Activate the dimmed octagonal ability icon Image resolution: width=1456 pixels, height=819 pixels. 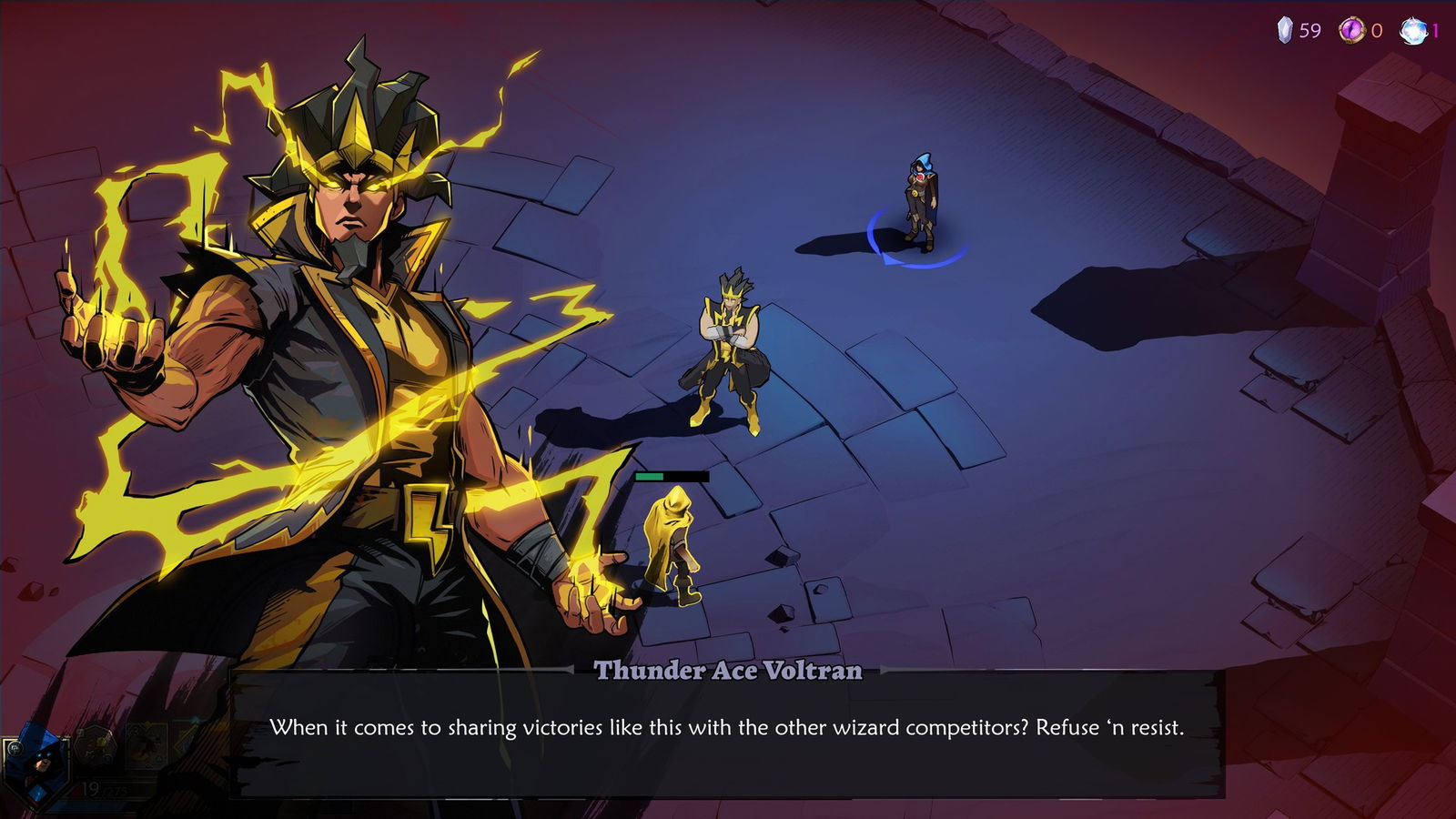(94, 745)
